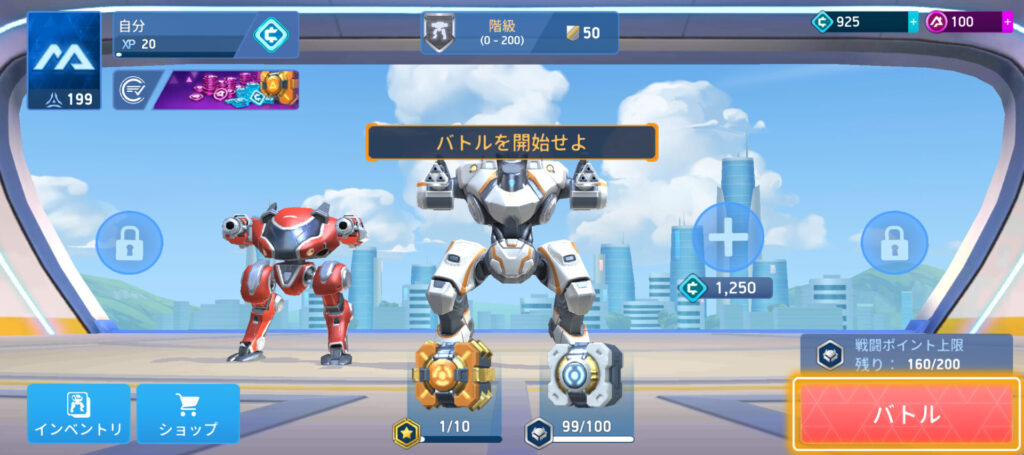This screenshot has height=455, width=1024.
Task: Open the 階級 rank panel
Action: (x=518, y=32)
